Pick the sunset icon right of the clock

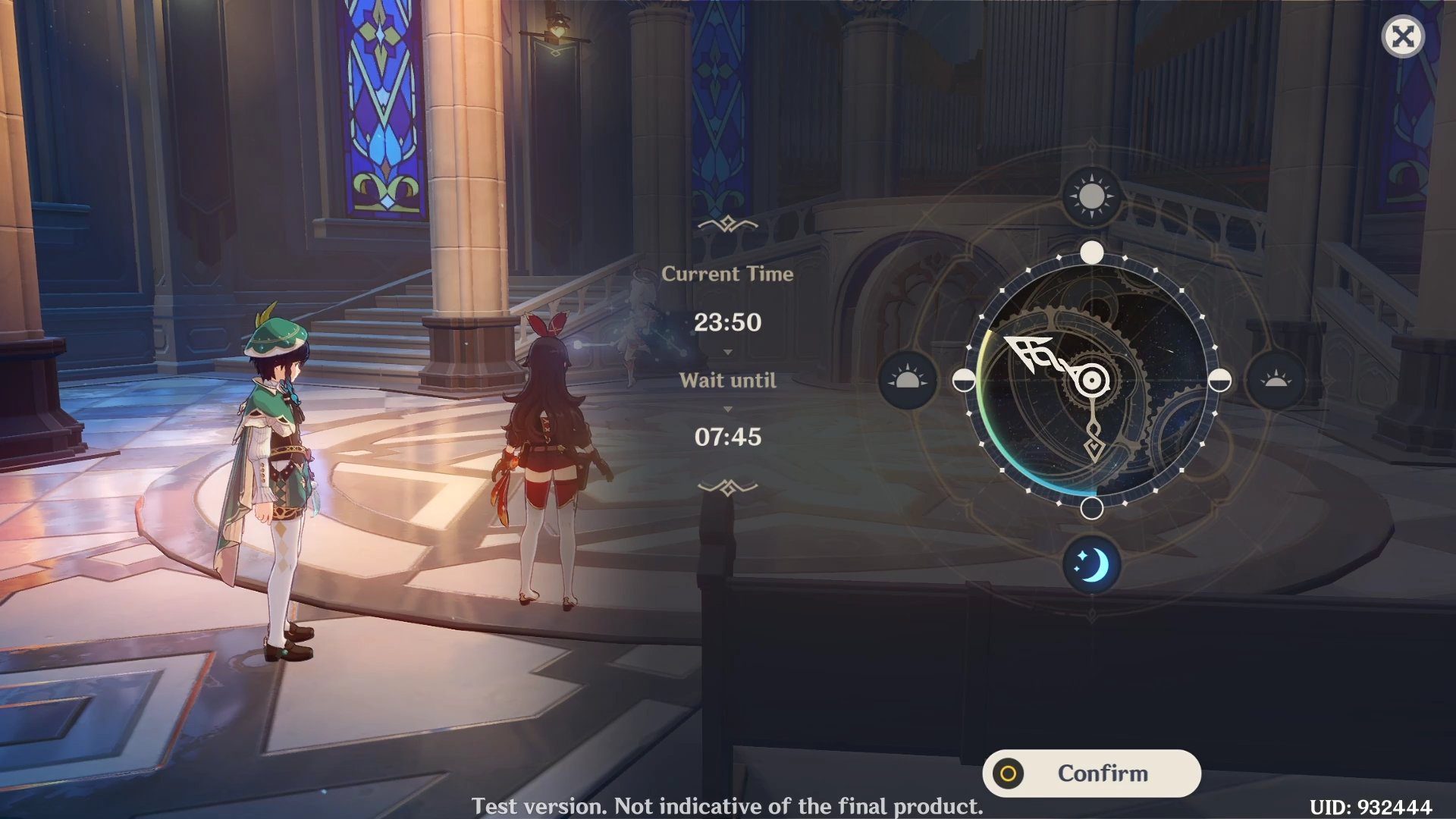coord(1276,380)
